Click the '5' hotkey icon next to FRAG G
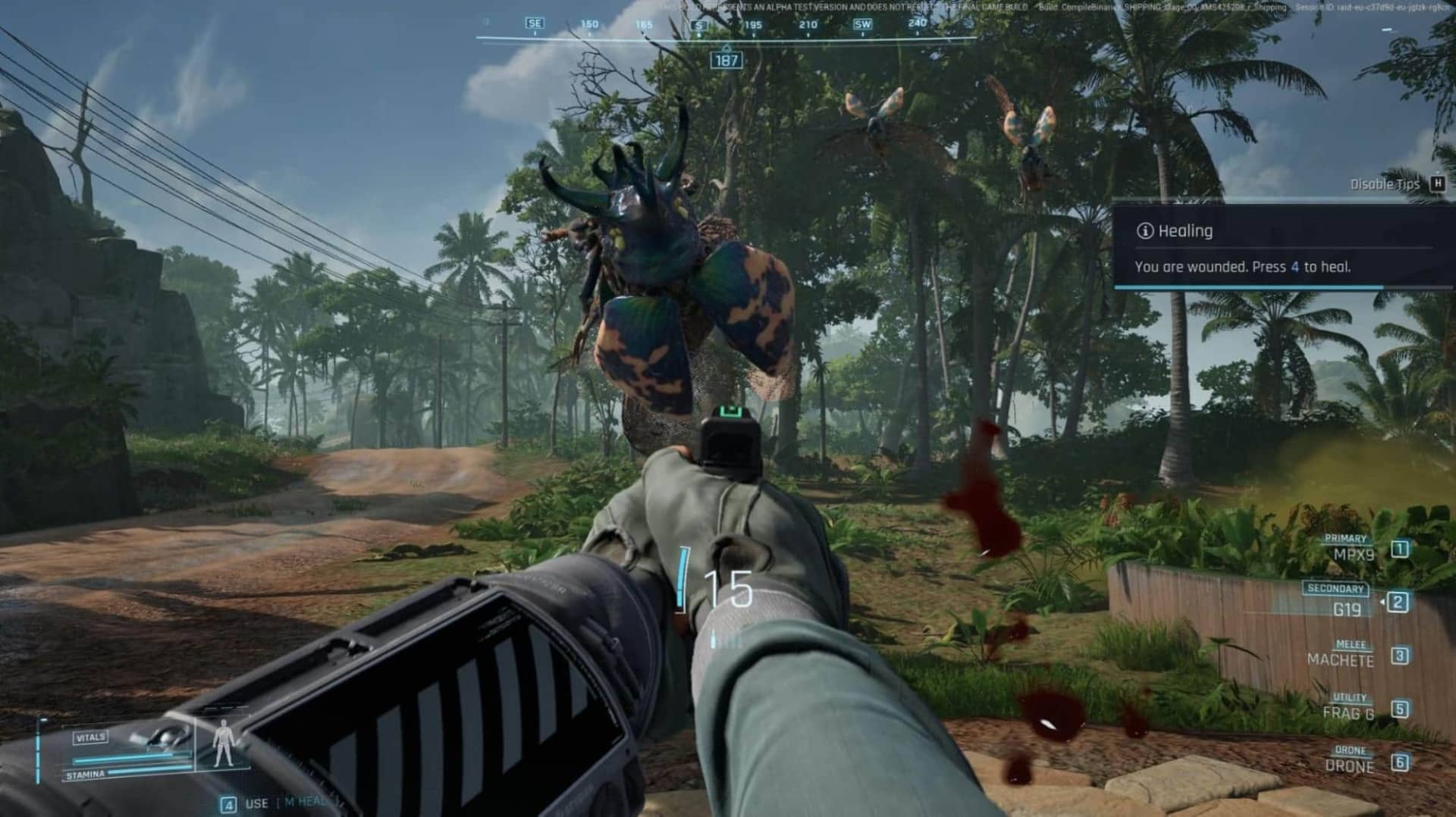Image resolution: width=1456 pixels, height=817 pixels. pyautogui.click(x=1400, y=709)
